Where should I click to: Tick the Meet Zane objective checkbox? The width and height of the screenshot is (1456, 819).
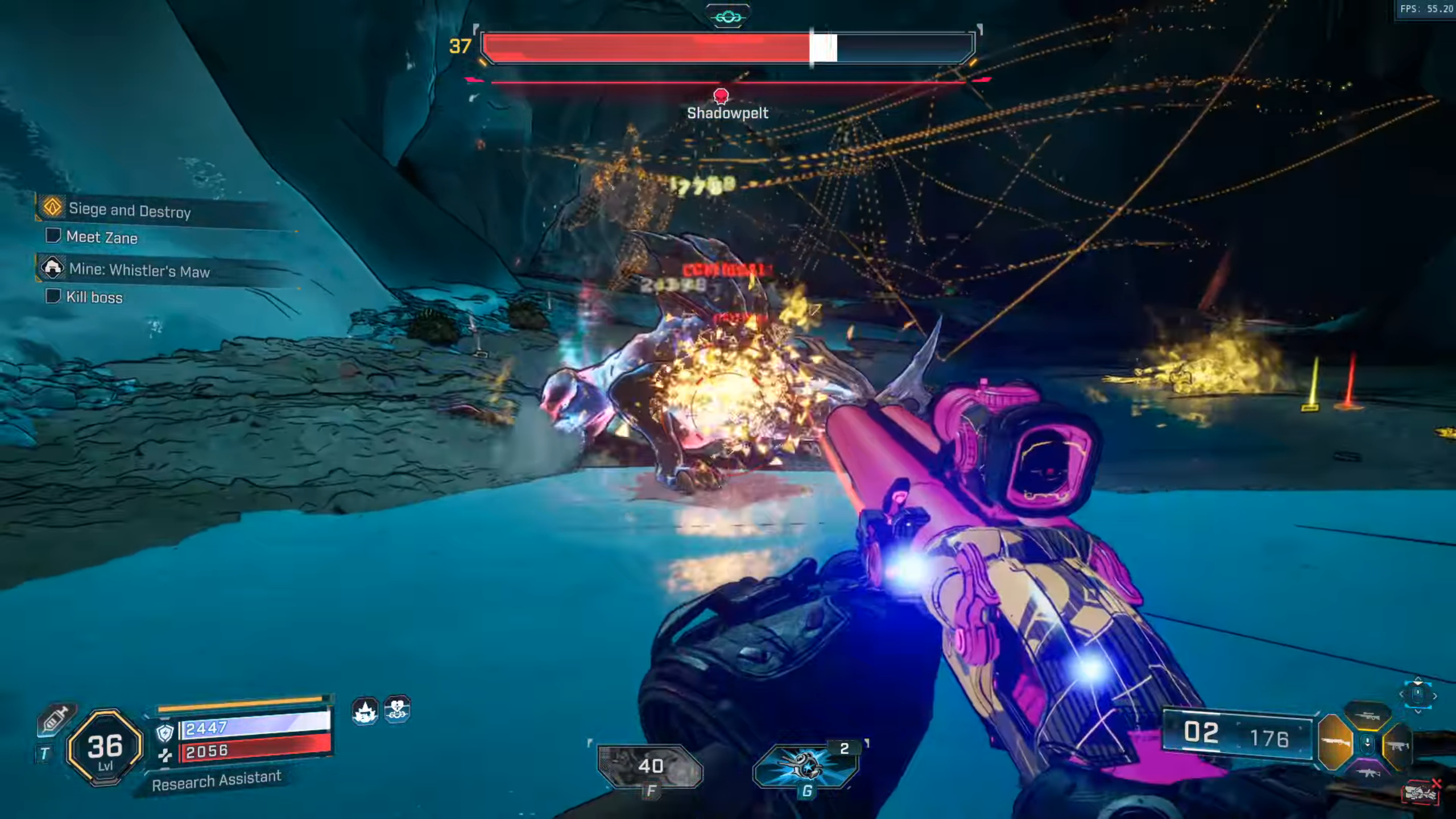tap(53, 235)
